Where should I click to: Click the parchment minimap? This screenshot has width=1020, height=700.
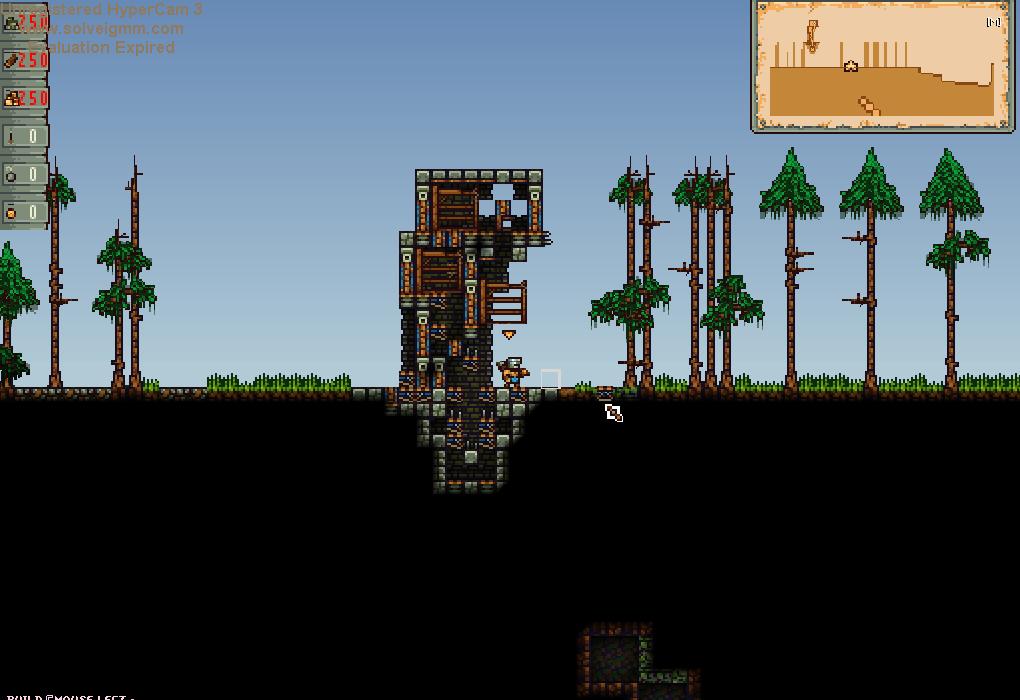click(x=882, y=66)
